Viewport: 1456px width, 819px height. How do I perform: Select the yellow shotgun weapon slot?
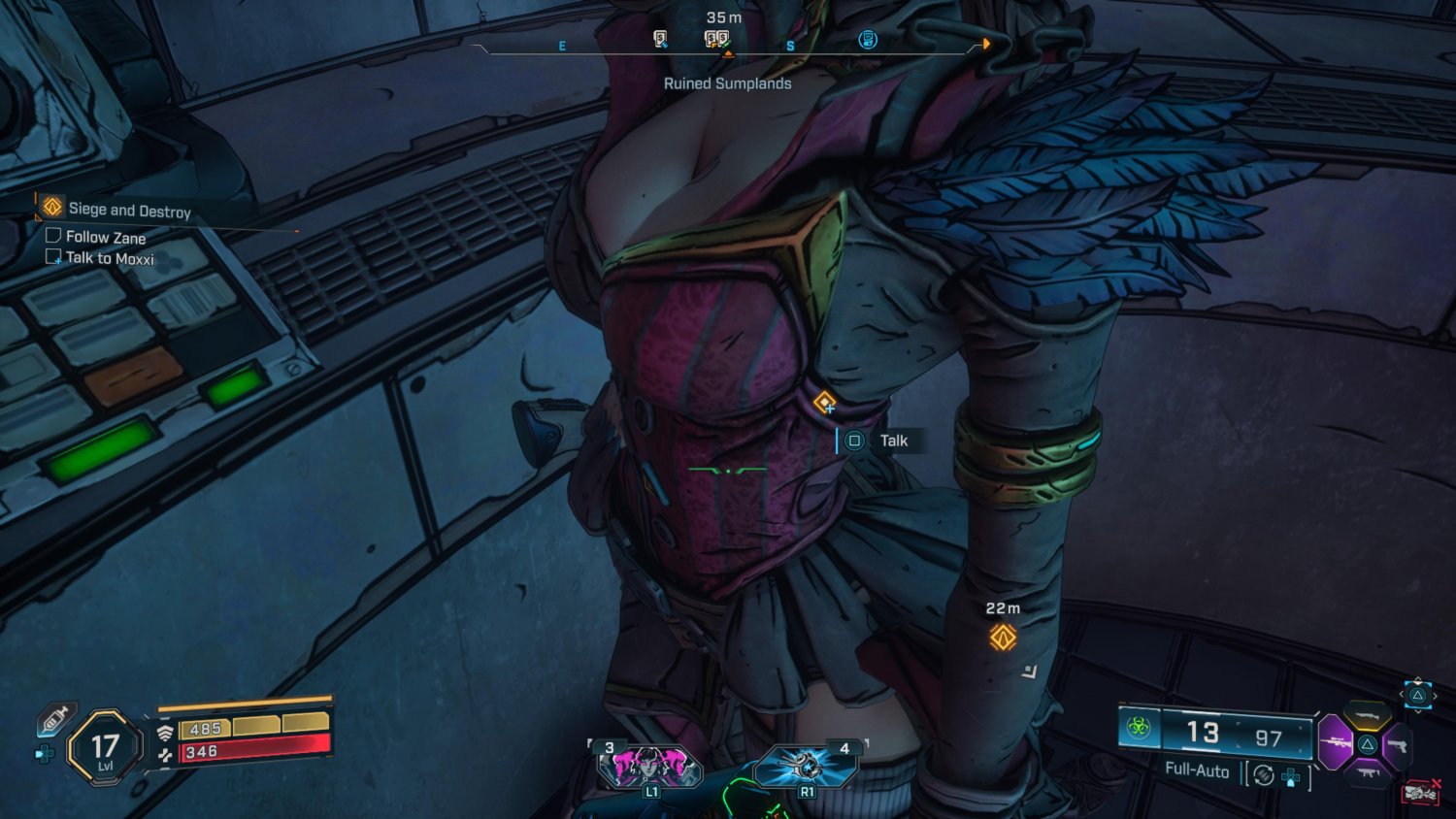click(x=1368, y=716)
